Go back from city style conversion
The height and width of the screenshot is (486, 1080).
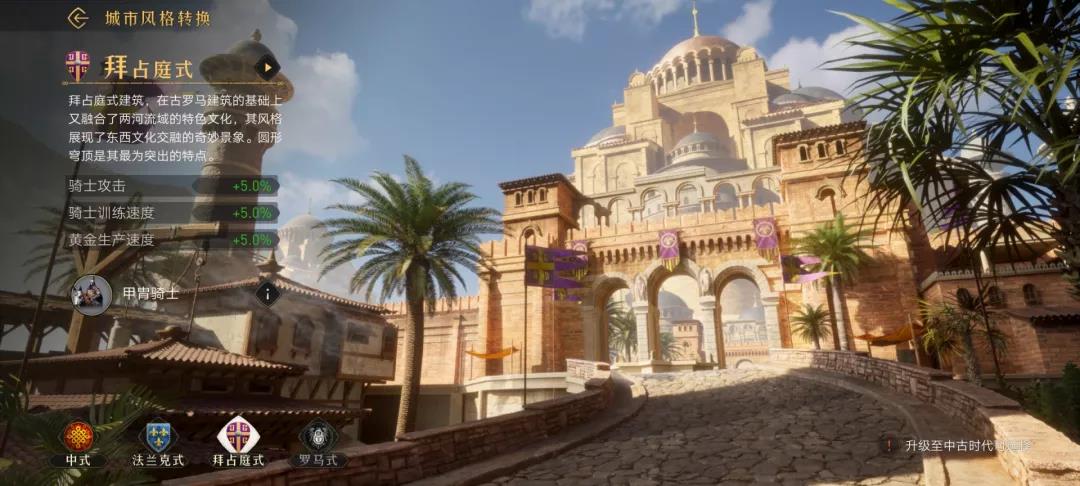(78, 18)
